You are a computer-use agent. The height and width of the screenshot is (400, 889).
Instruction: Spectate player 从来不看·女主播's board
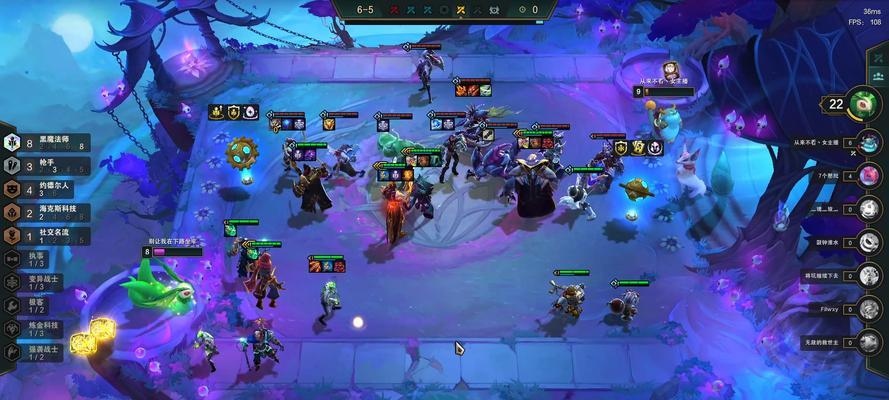(869, 144)
